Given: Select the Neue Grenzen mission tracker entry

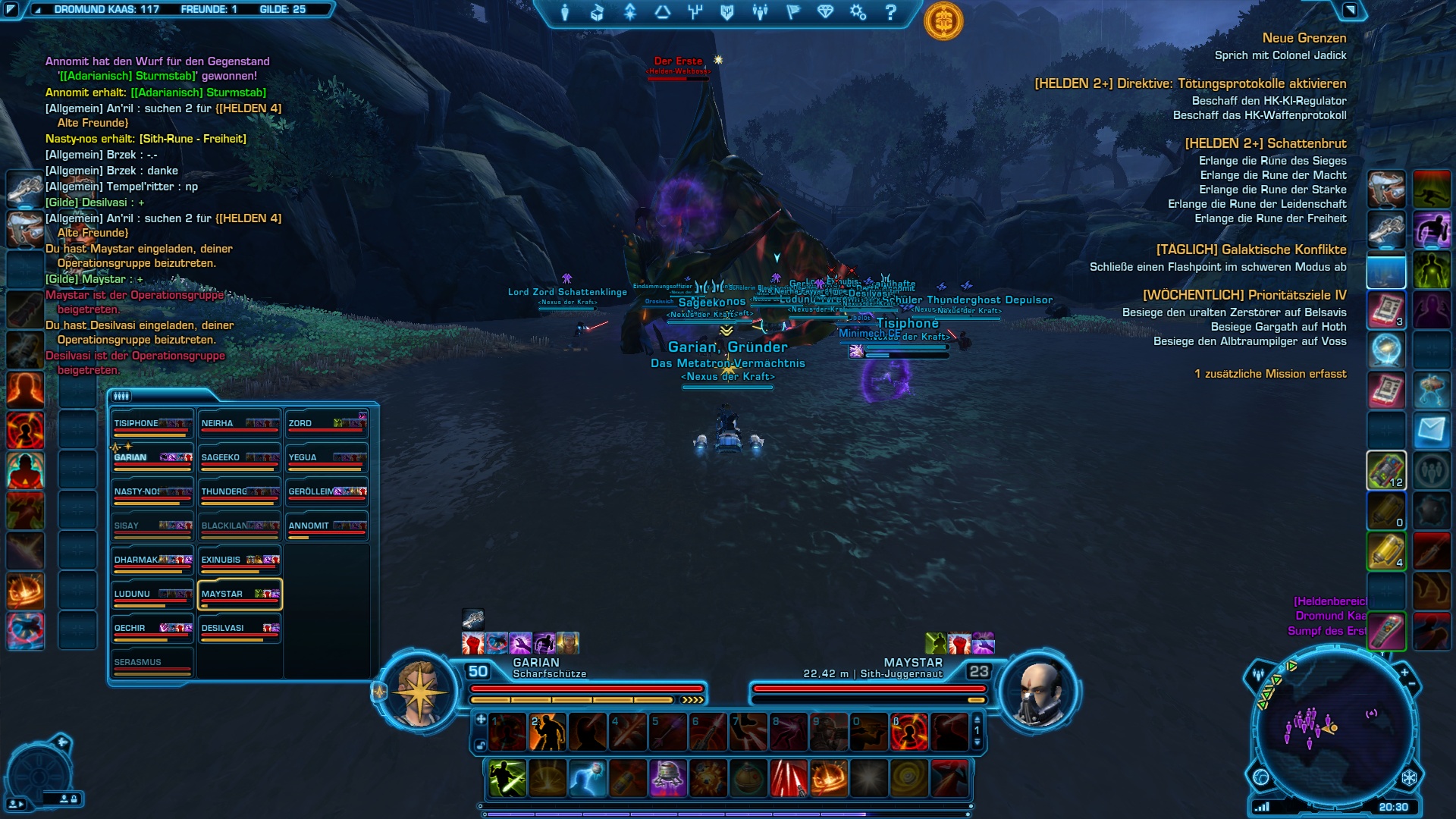Looking at the screenshot, I should [x=1304, y=38].
